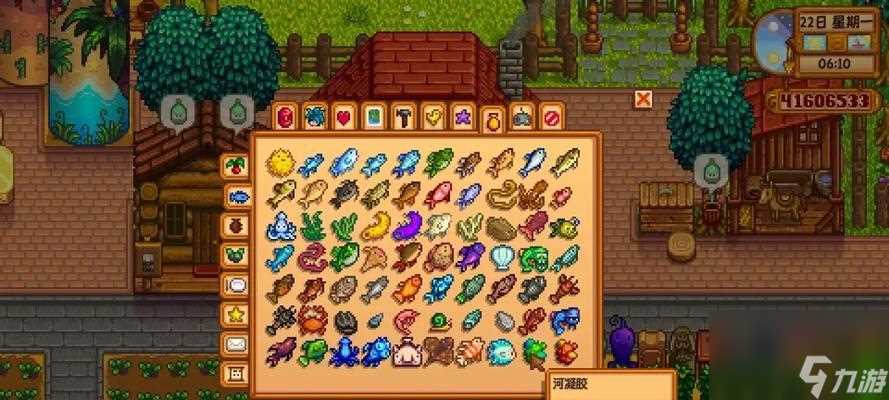Open the exit game tab with the red circle
The width and height of the screenshot is (889, 400).
(551, 118)
